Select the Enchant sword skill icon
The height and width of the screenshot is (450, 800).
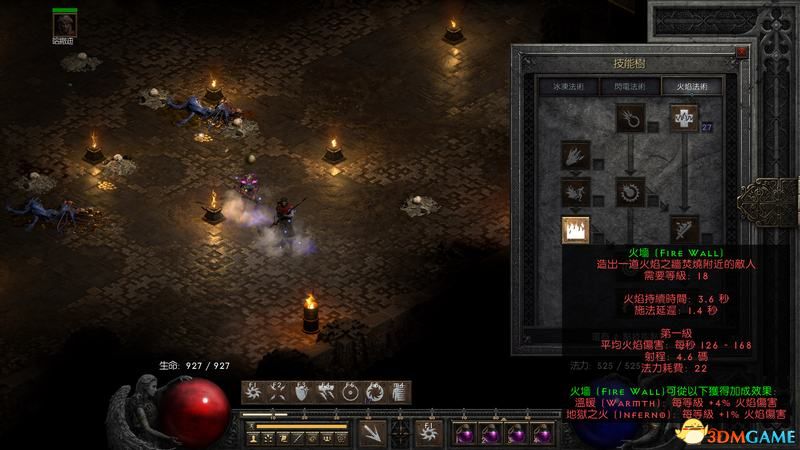684,227
